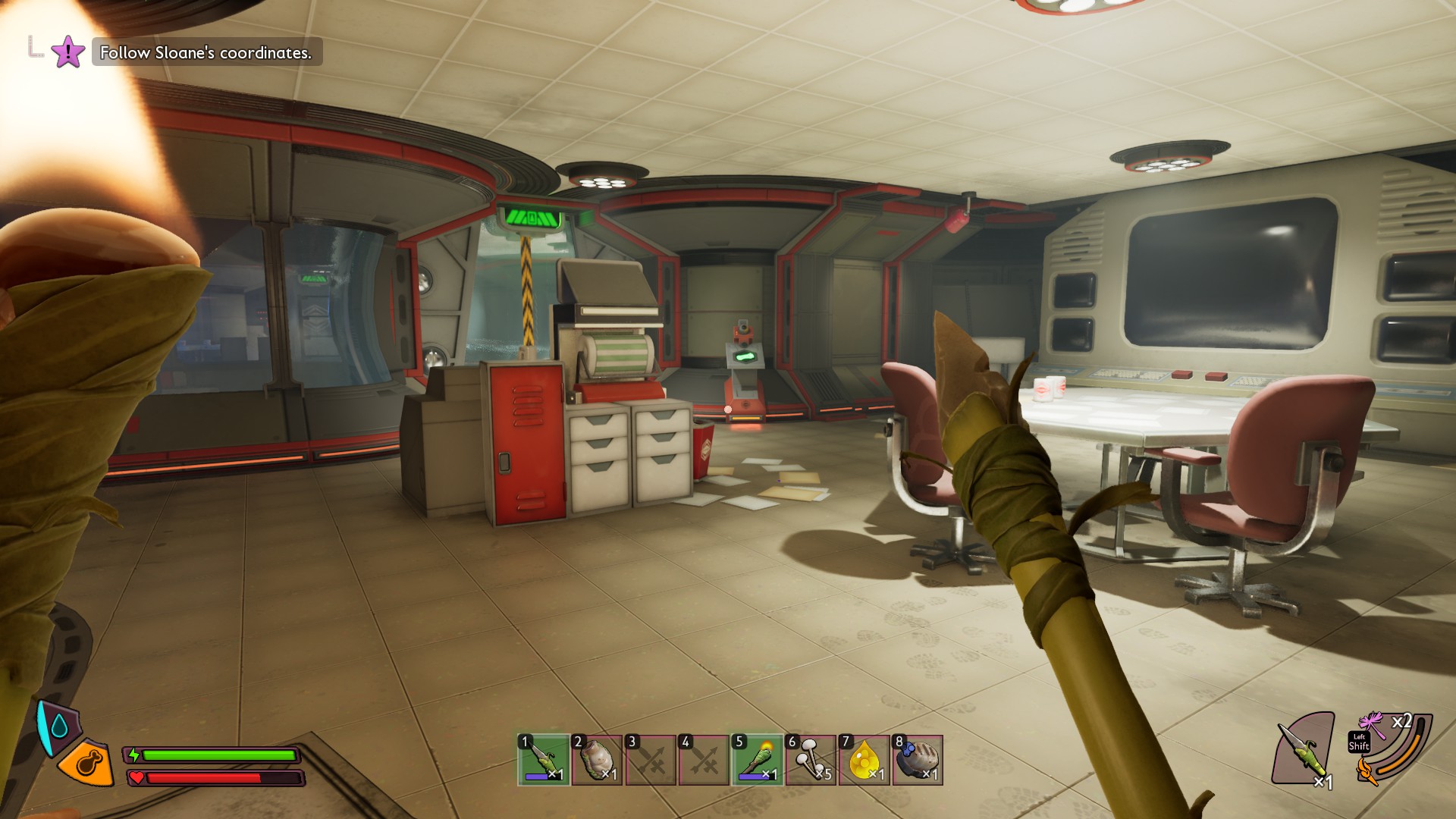Click the pink quest star icon
The width and height of the screenshot is (1456, 819).
(68, 52)
